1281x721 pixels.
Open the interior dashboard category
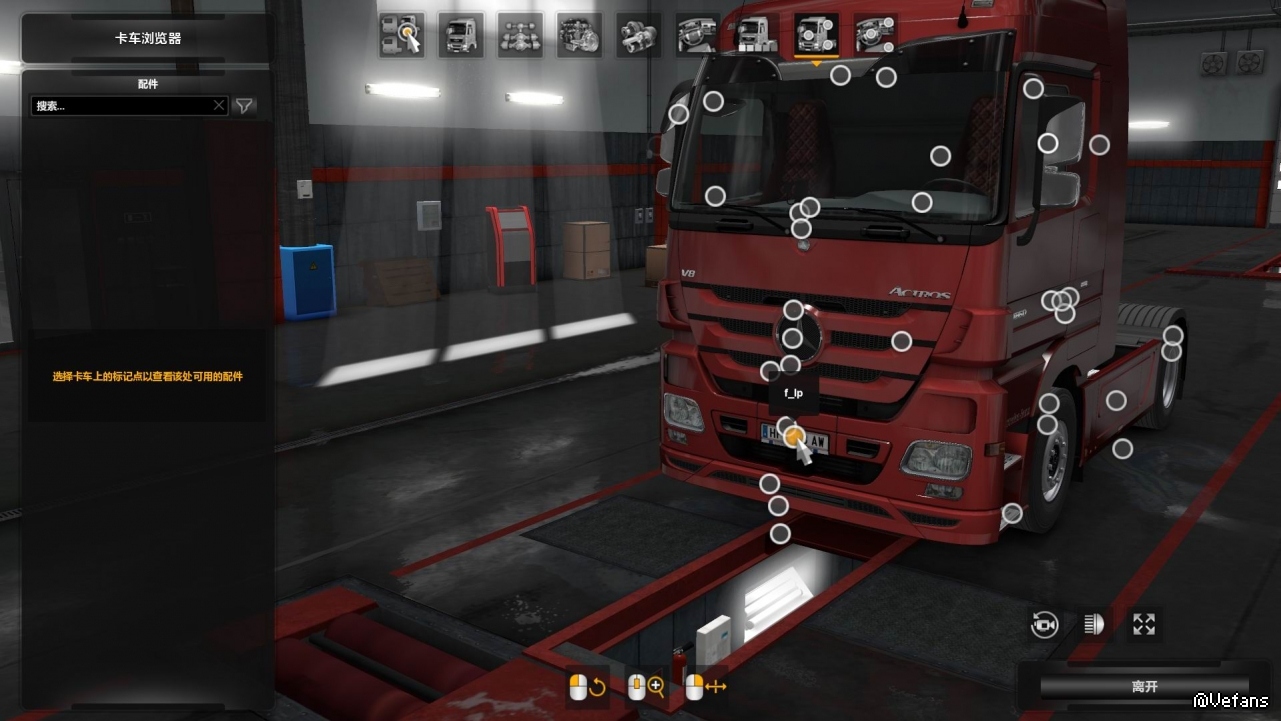[x=697, y=35]
